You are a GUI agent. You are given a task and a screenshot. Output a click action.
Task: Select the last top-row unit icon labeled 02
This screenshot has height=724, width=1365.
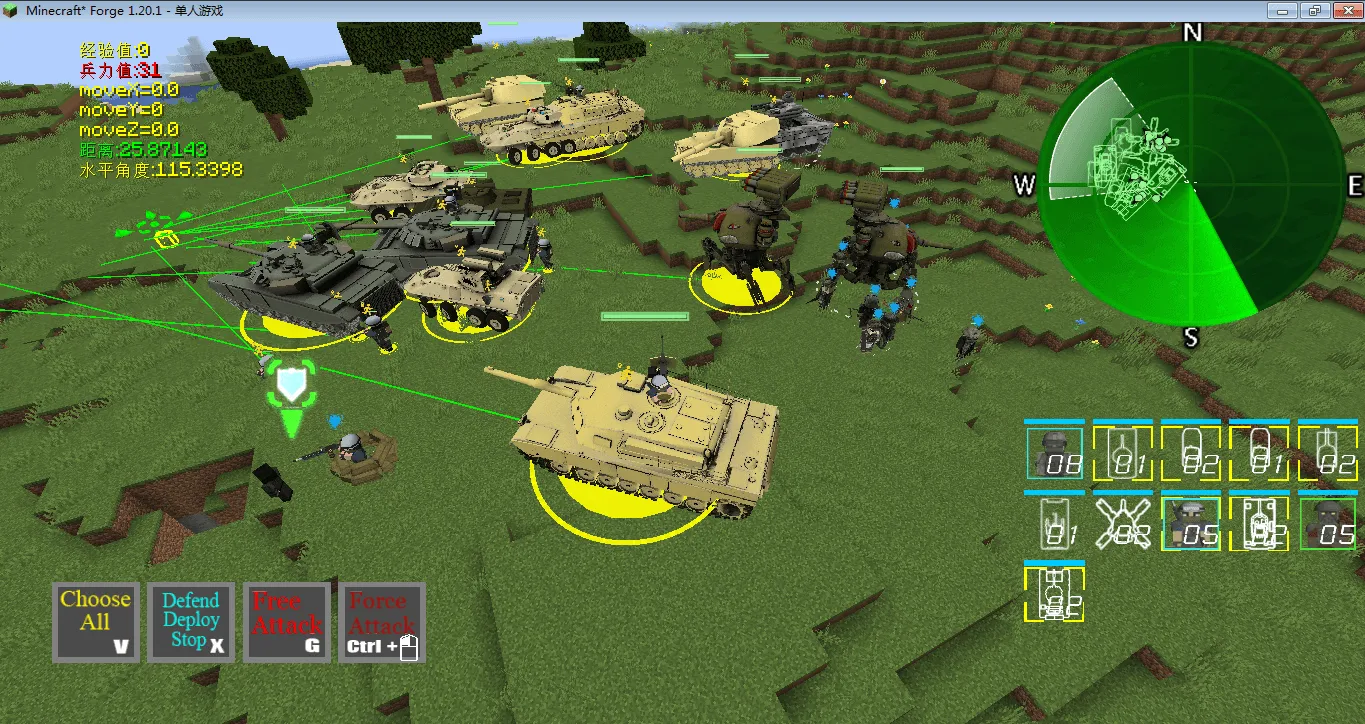coord(1326,452)
